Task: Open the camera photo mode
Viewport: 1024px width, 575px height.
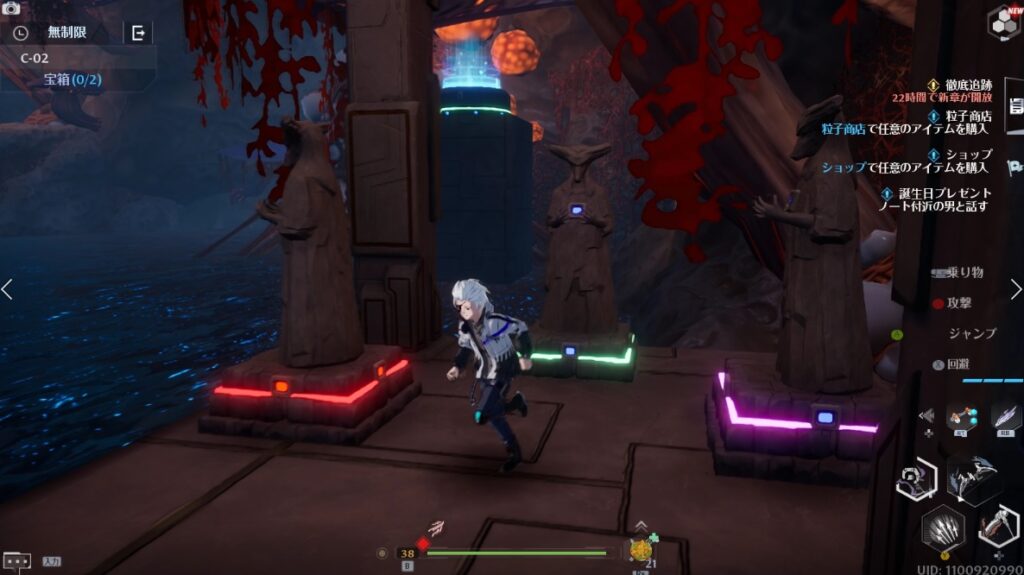Action: [12, 8]
